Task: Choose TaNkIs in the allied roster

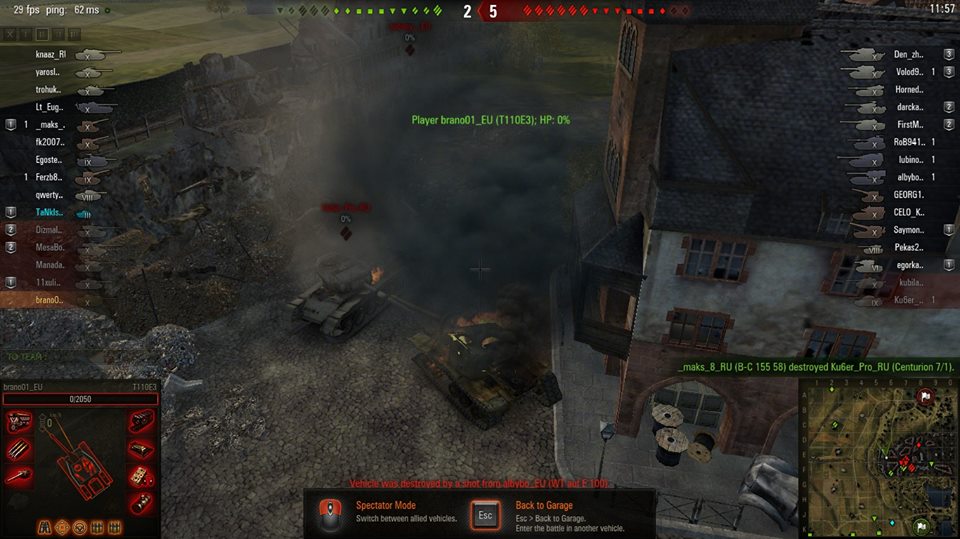Action: [x=50, y=213]
